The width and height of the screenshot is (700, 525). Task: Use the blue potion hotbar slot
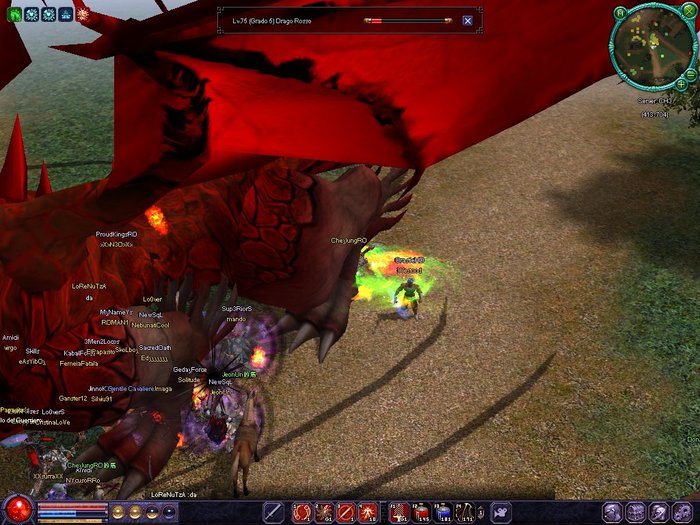point(443,512)
